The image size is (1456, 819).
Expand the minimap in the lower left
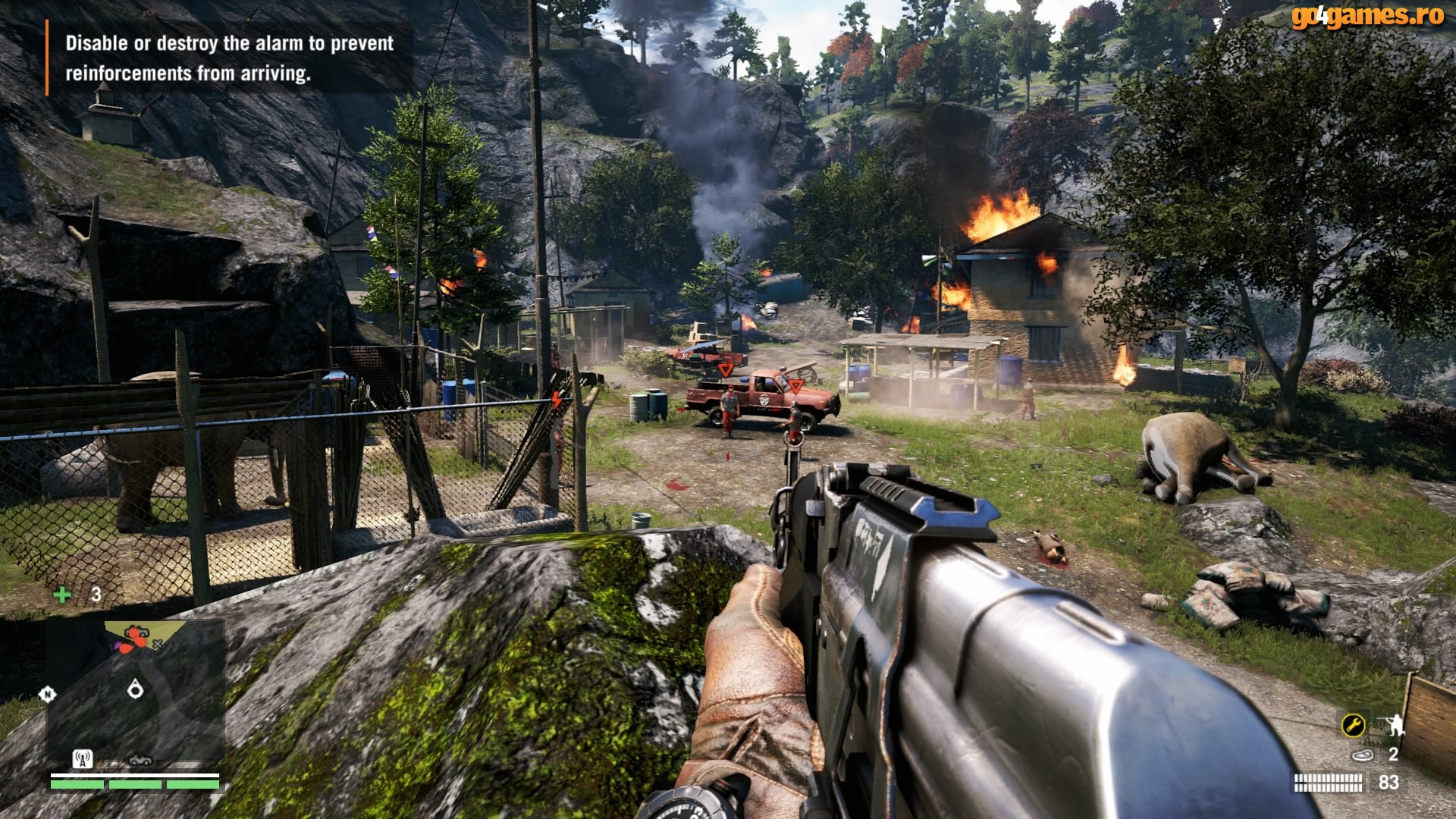[x=135, y=698]
